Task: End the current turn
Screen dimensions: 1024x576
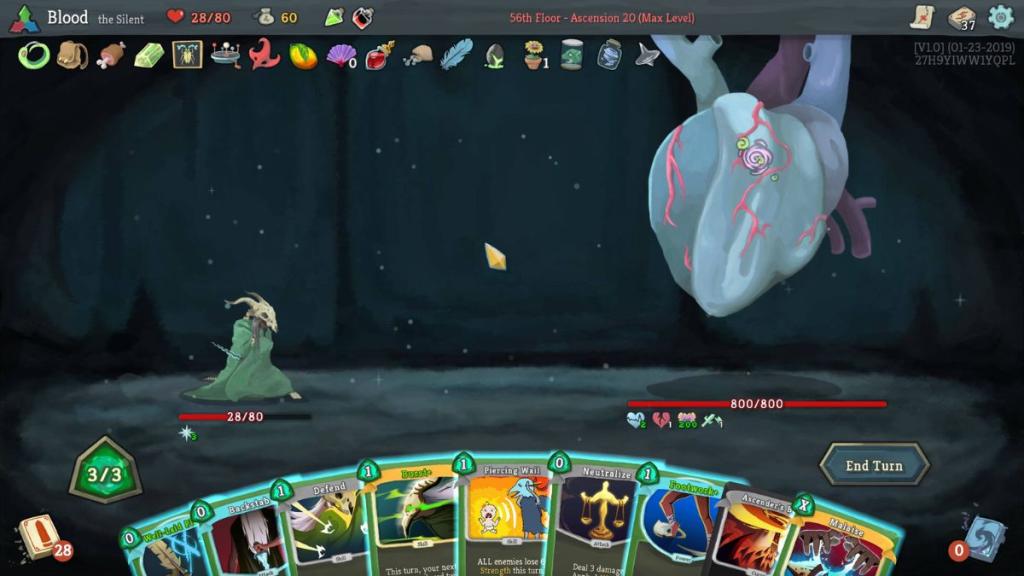Action: (874, 465)
